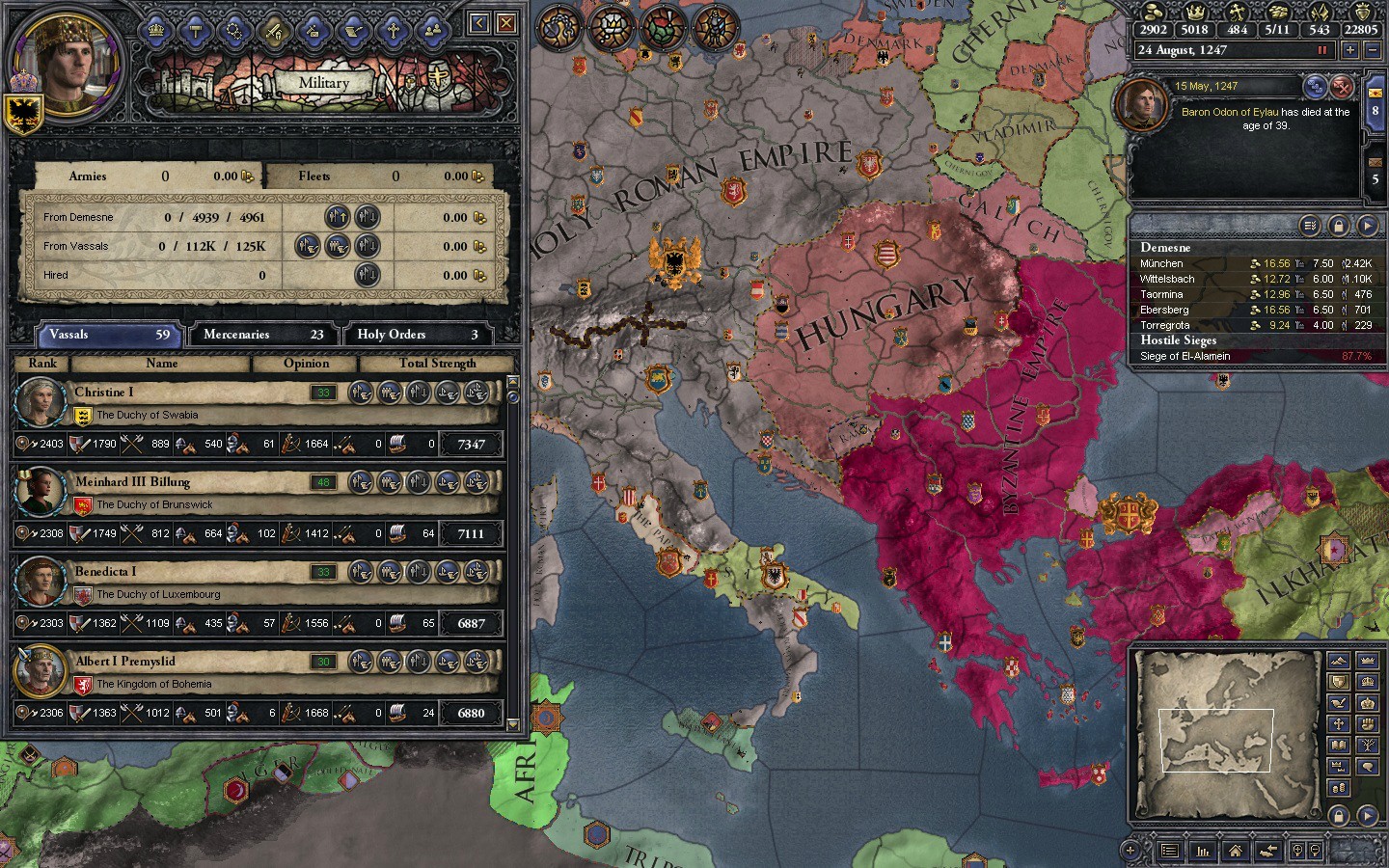Click the home button under the minimap

pos(1235,851)
